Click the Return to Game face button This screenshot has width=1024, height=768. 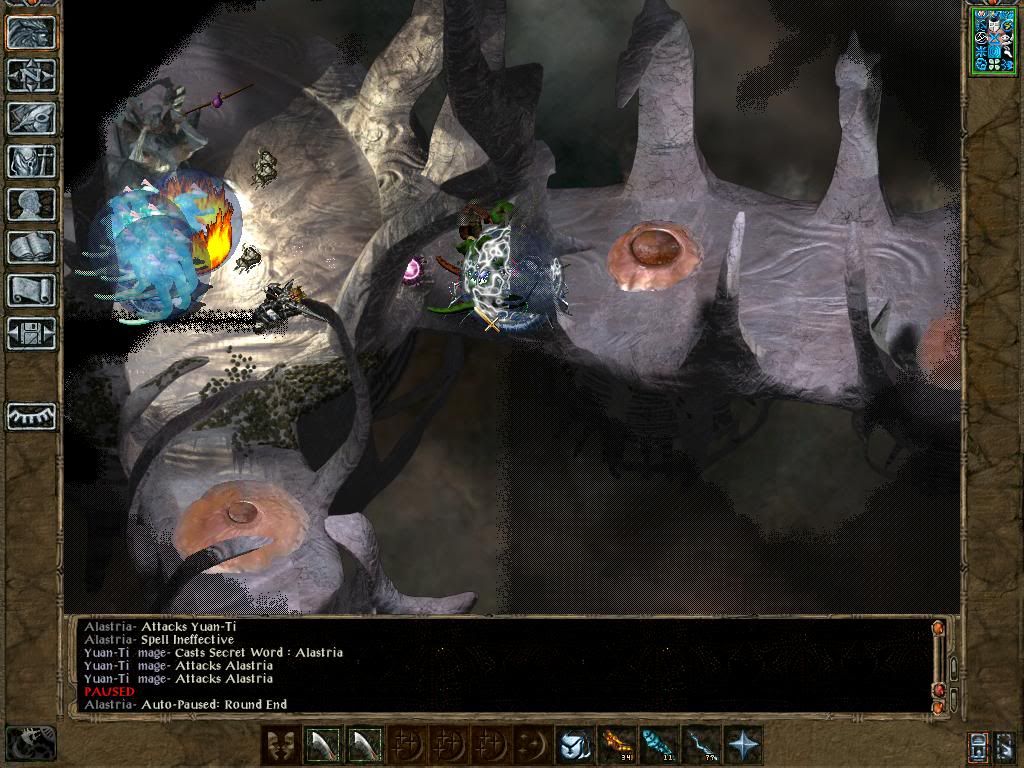click(x=31, y=33)
